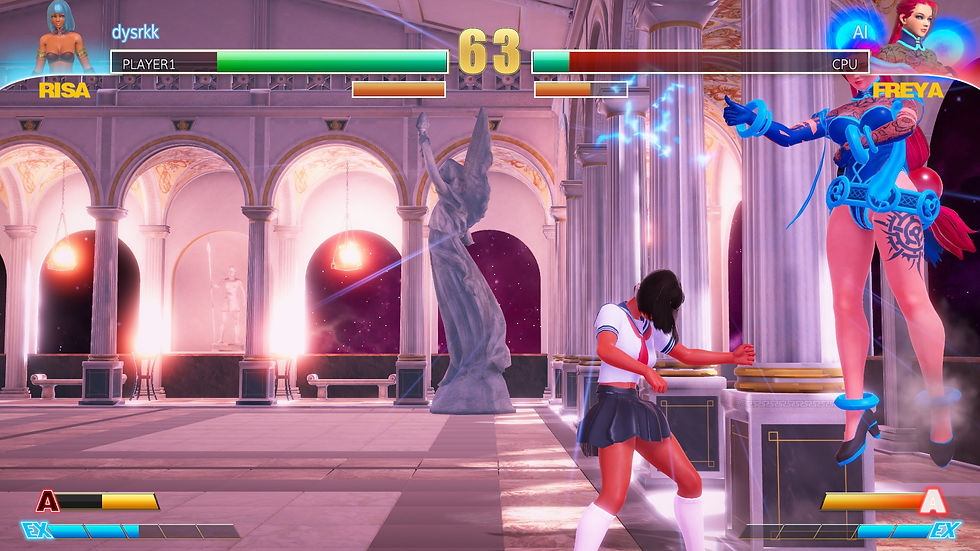980x551 pixels.
Task: Select the CPU's red A icon
Action: [x=932, y=500]
